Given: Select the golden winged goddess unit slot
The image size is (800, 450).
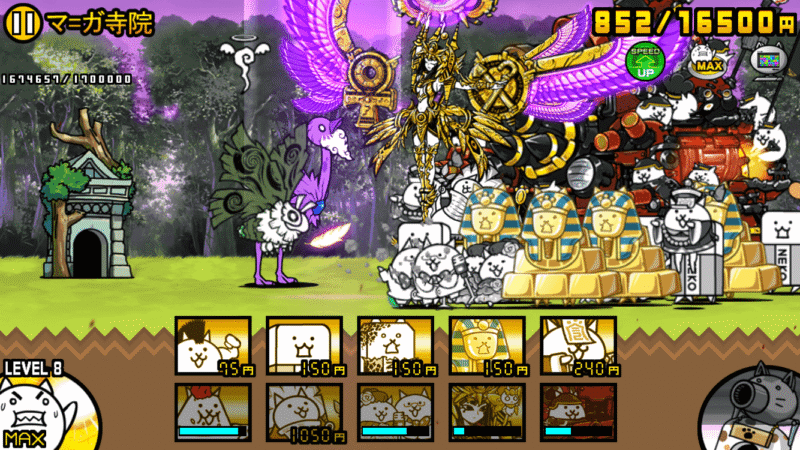Looking at the screenshot, I should [487, 412].
